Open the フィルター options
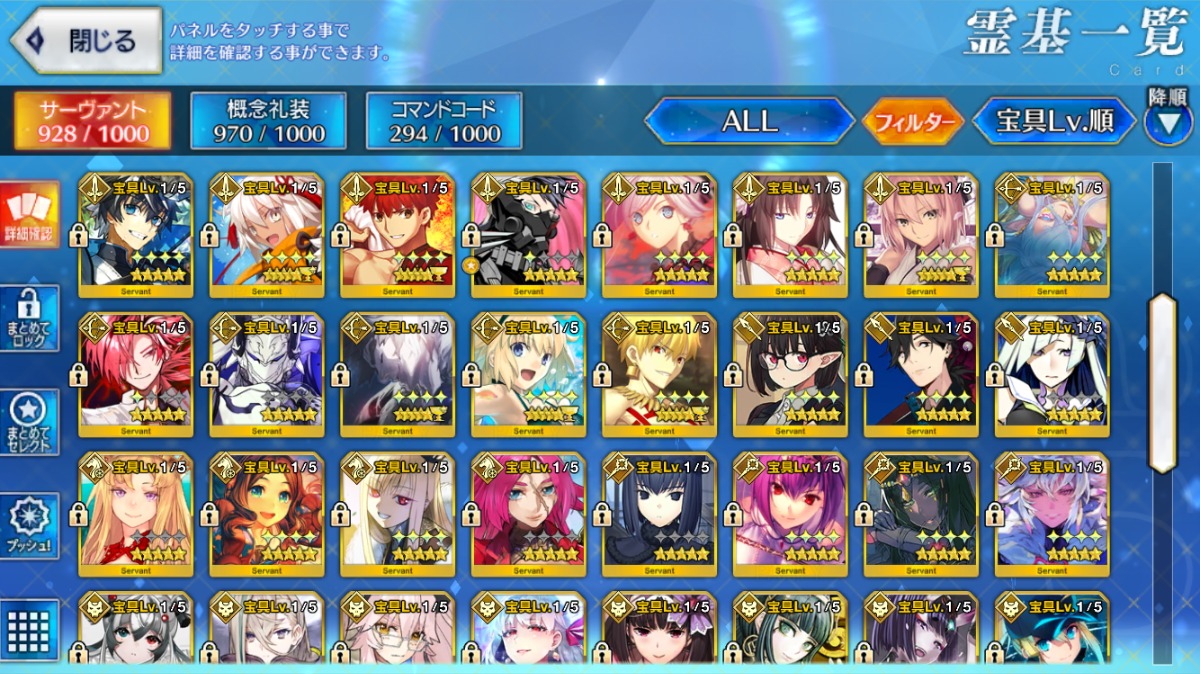 click(913, 122)
